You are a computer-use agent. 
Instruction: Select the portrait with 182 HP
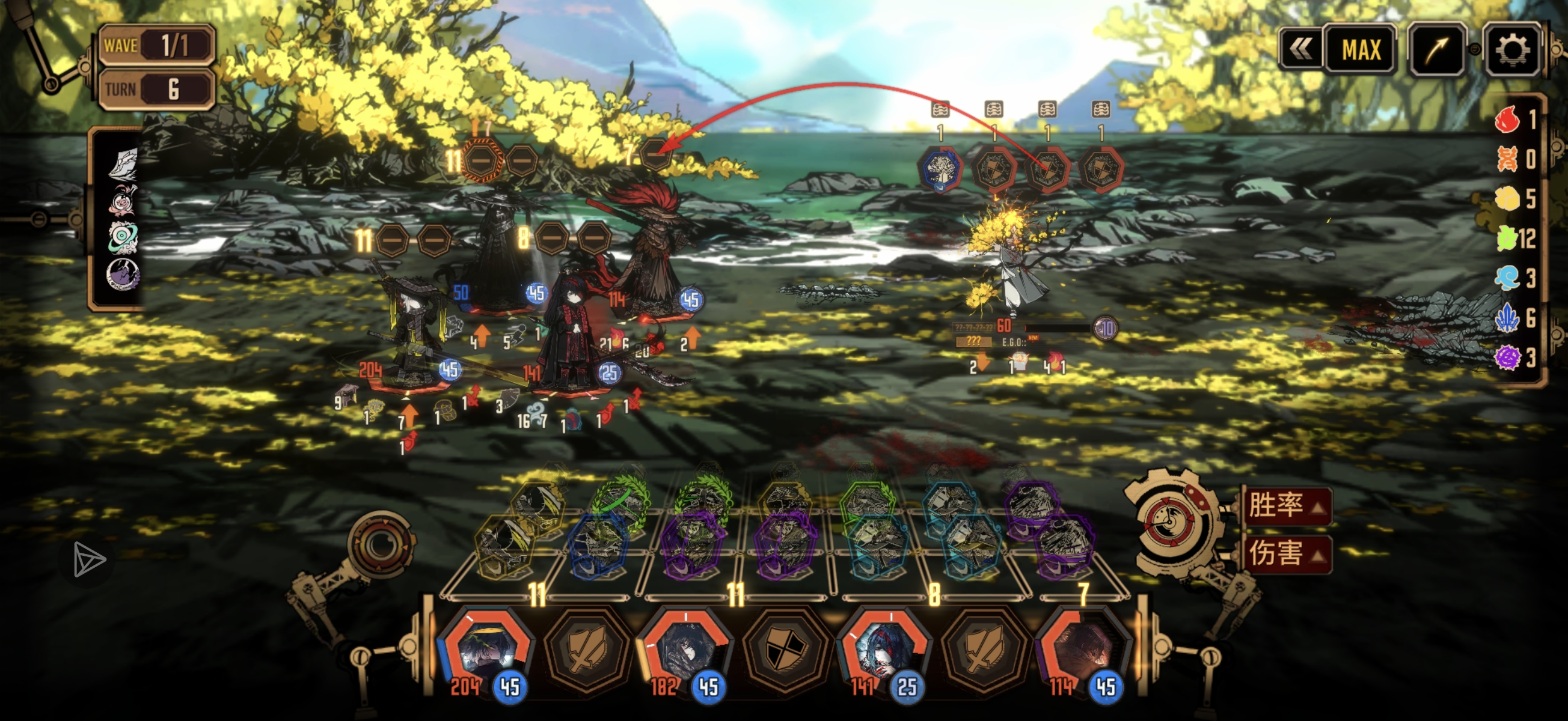pos(685,651)
